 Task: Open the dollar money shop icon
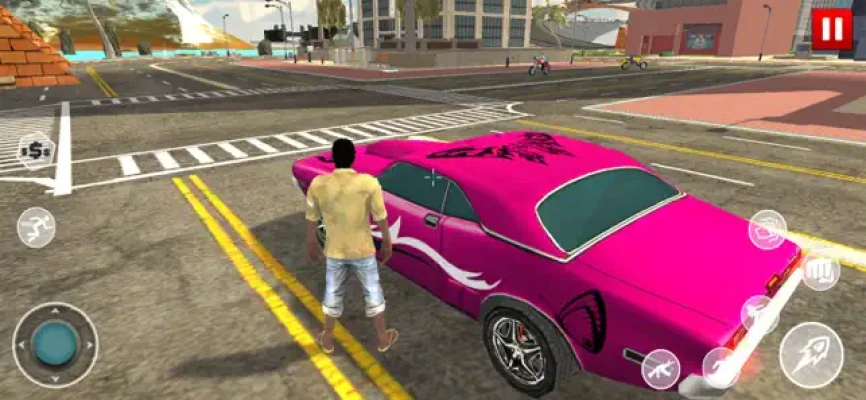36,151
